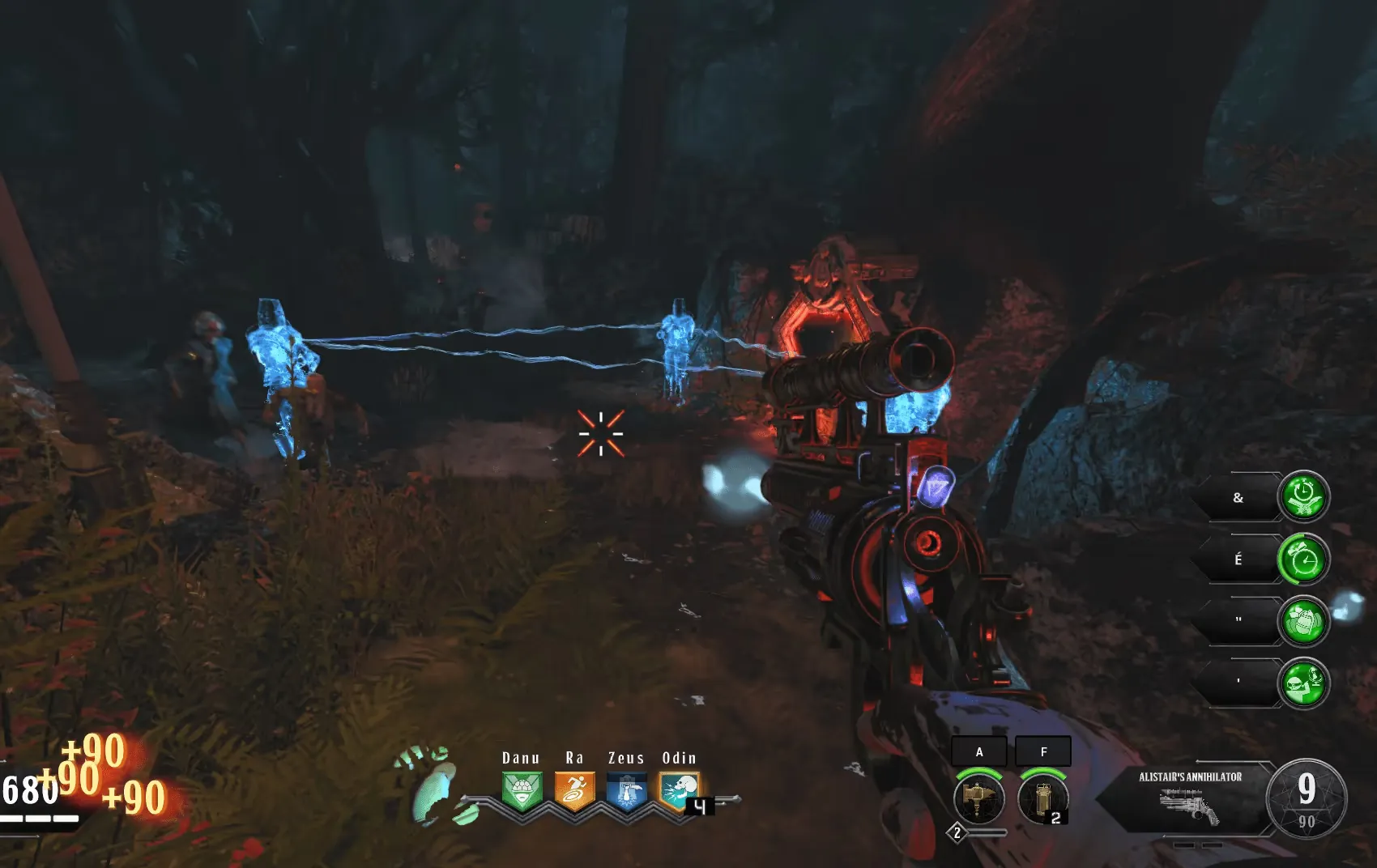Activate the stopwatch-and-wings elixir
The height and width of the screenshot is (868, 1377).
1303,496
